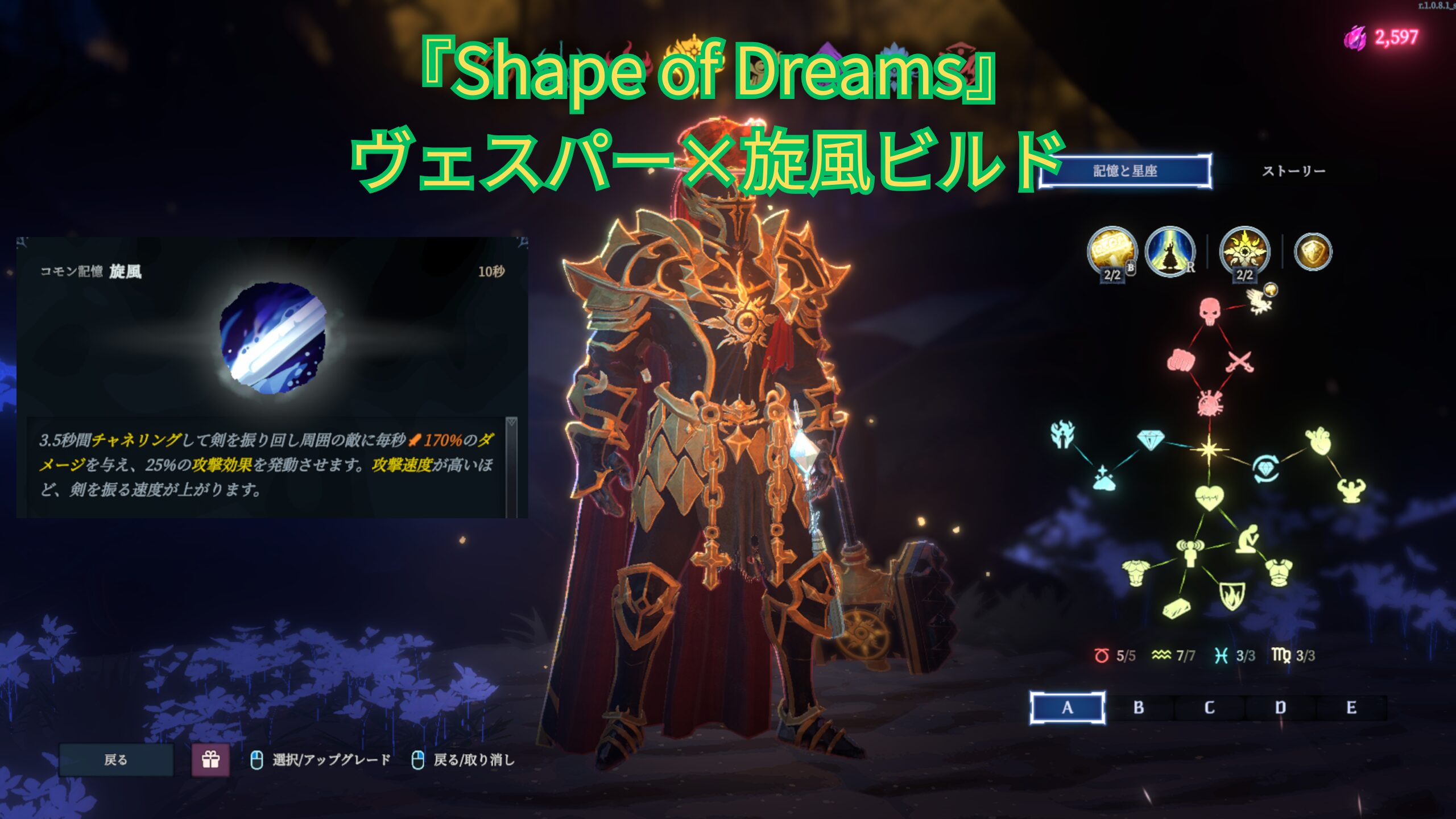Select loadout preset A
The width and height of the screenshot is (1456, 819).
point(1067,708)
